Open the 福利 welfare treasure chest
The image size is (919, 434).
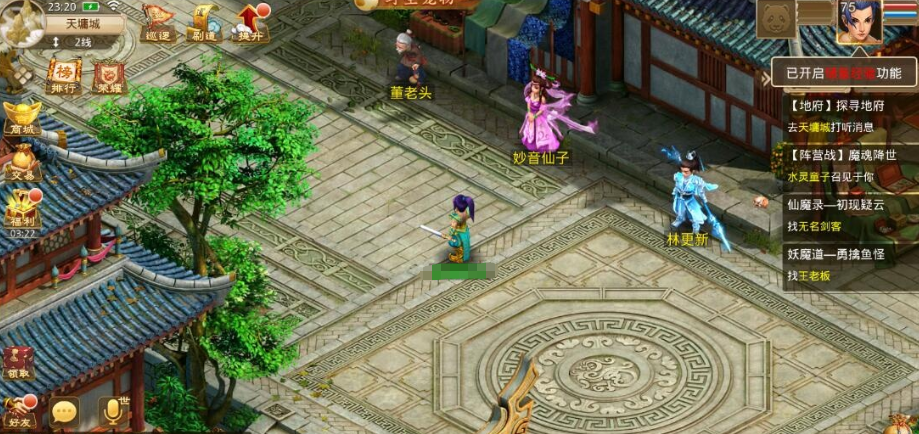(21, 208)
